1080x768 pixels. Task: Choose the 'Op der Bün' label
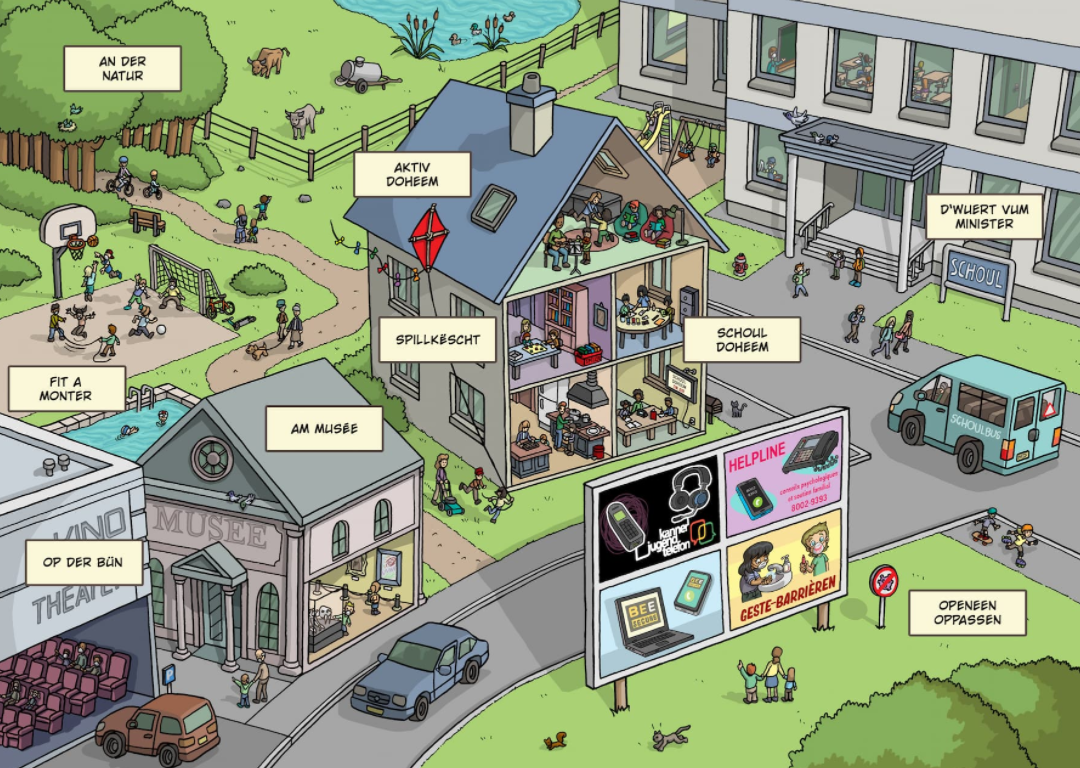pos(84,562)
